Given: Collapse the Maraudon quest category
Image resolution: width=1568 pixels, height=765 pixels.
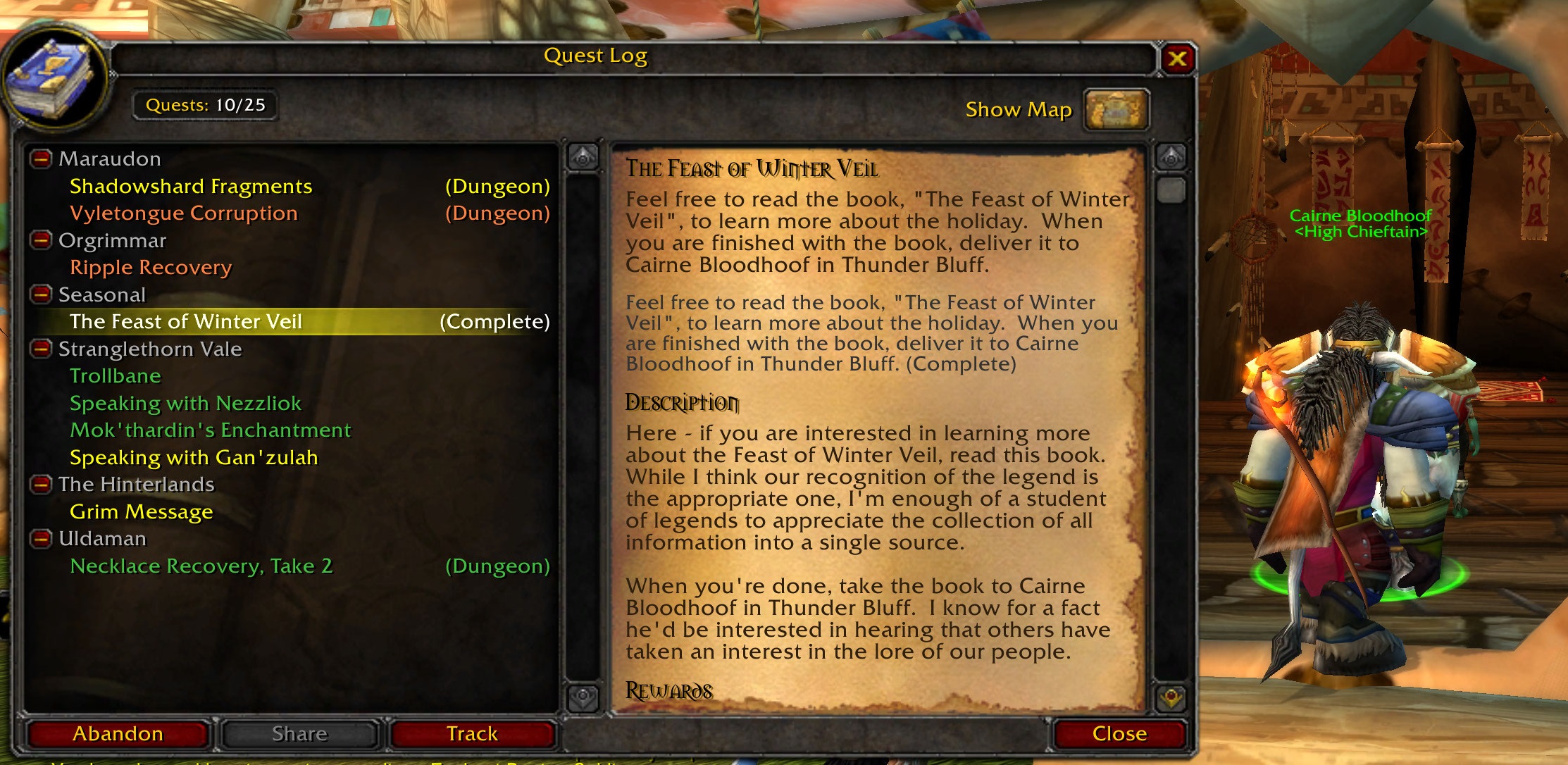Looking at the screenshot, I should pos(41,158).
